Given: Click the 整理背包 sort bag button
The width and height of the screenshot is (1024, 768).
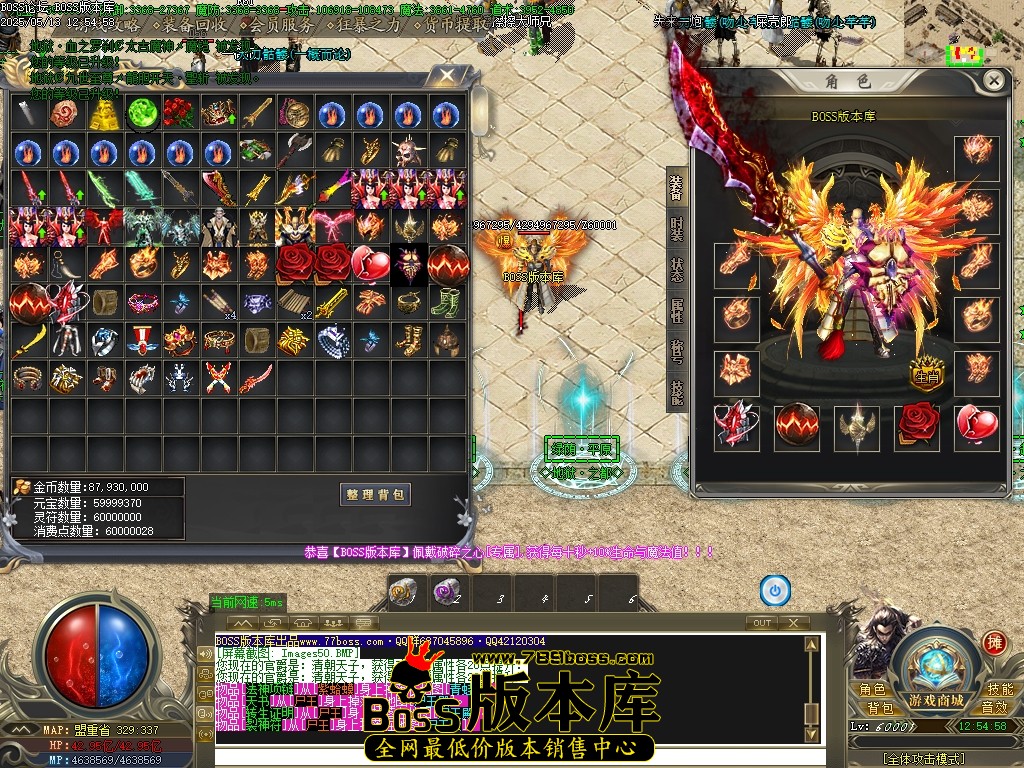Looking at the screenshot, I should click(x=375, y=494).
